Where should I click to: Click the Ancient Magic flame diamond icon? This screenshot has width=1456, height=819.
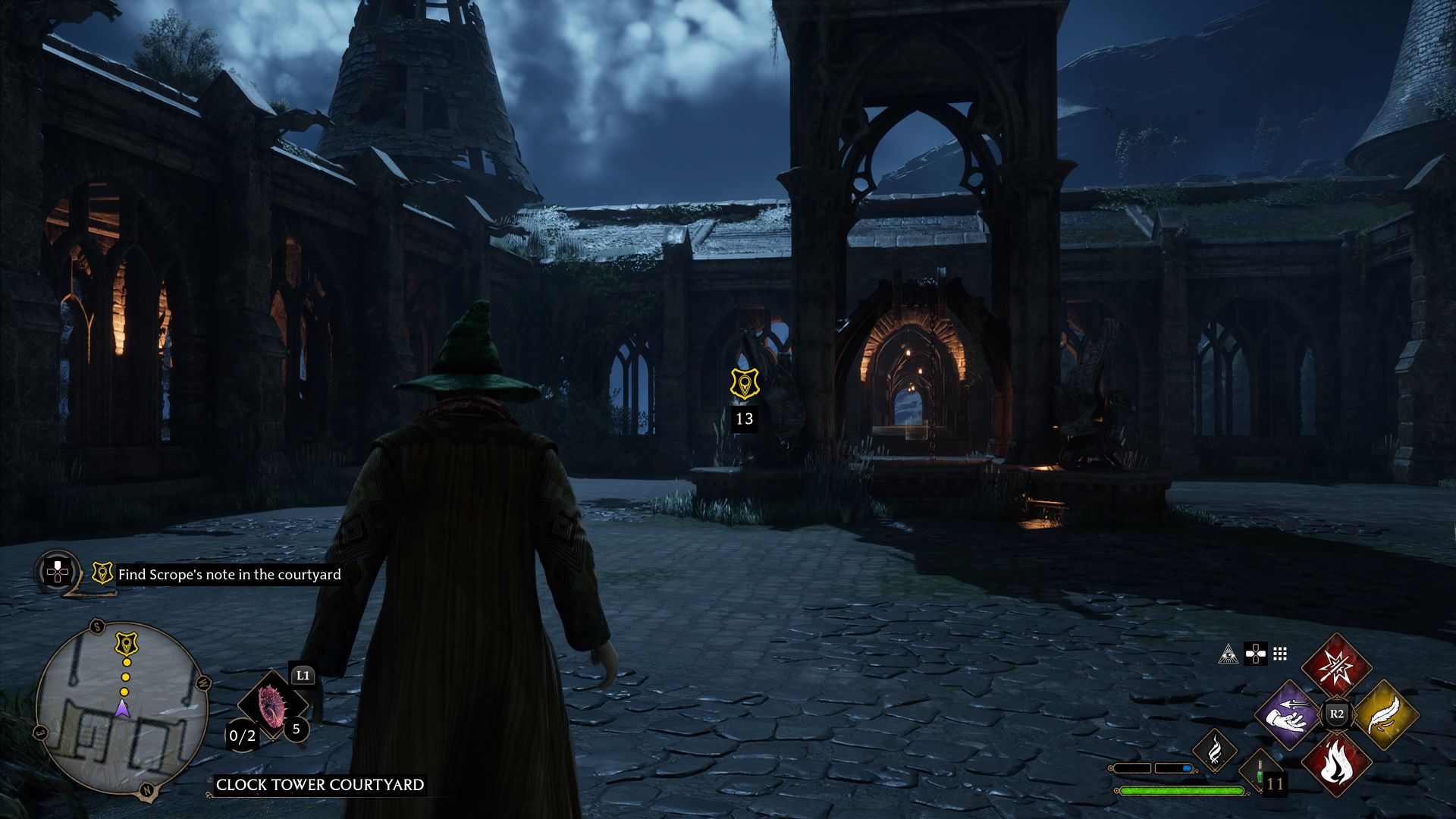[1215, 752]
